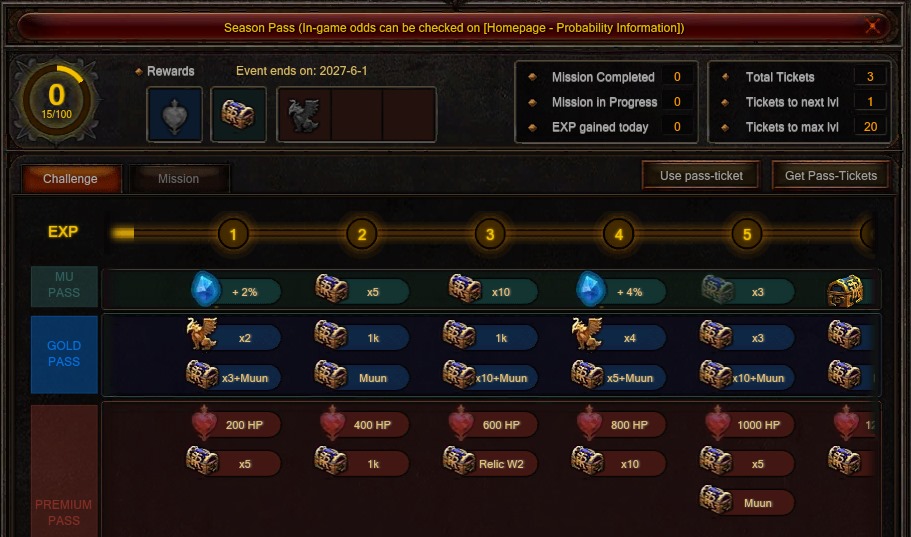Switch to the Mission tab

(178, 179)
